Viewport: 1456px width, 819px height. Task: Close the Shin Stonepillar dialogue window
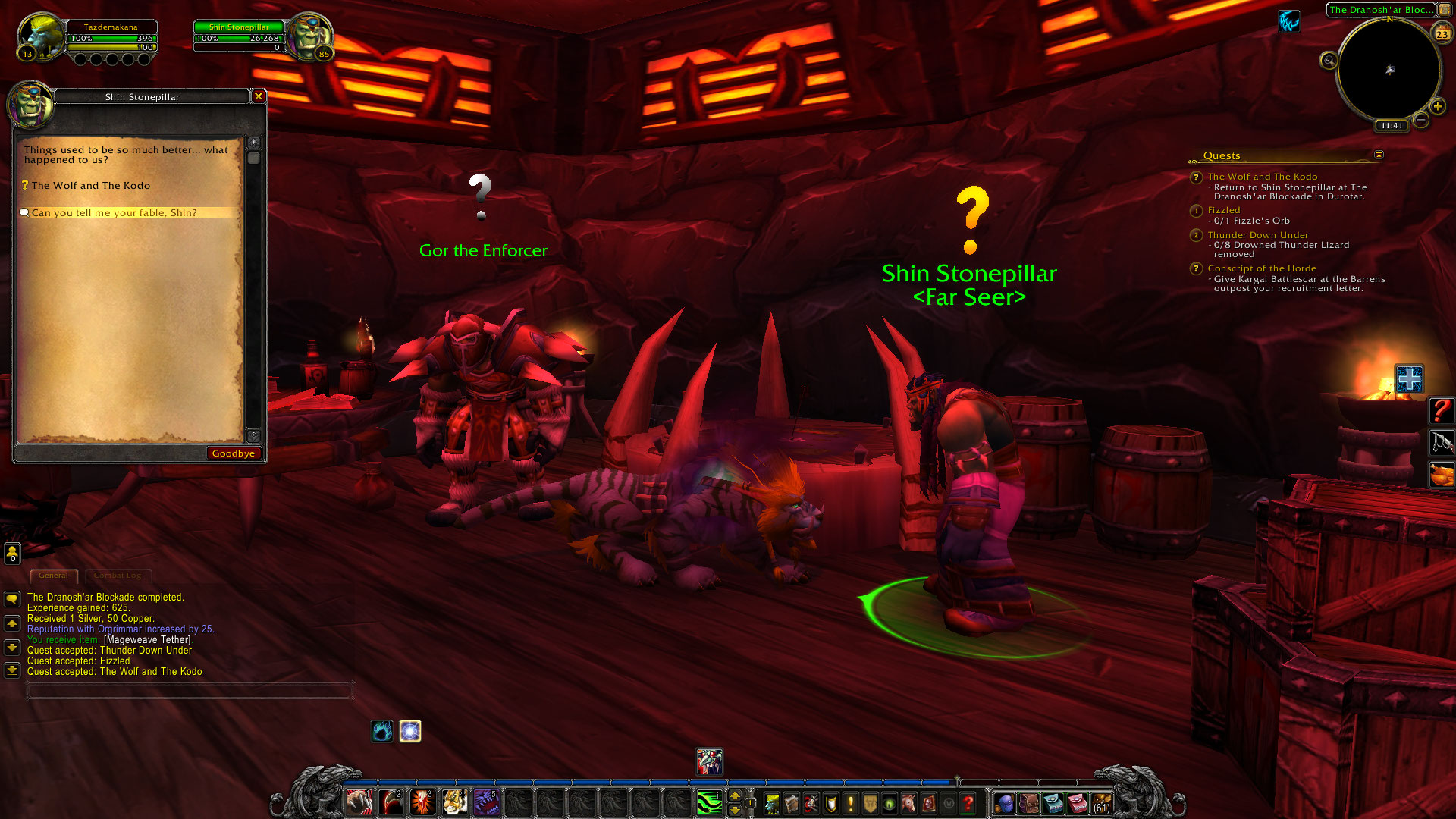pos(259,96)
